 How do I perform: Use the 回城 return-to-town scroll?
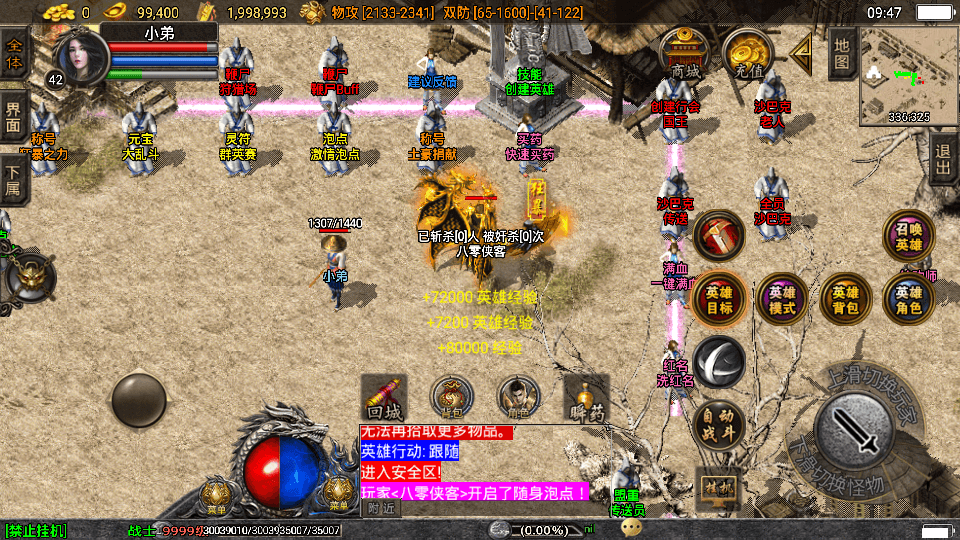click(x=384, y=398)
